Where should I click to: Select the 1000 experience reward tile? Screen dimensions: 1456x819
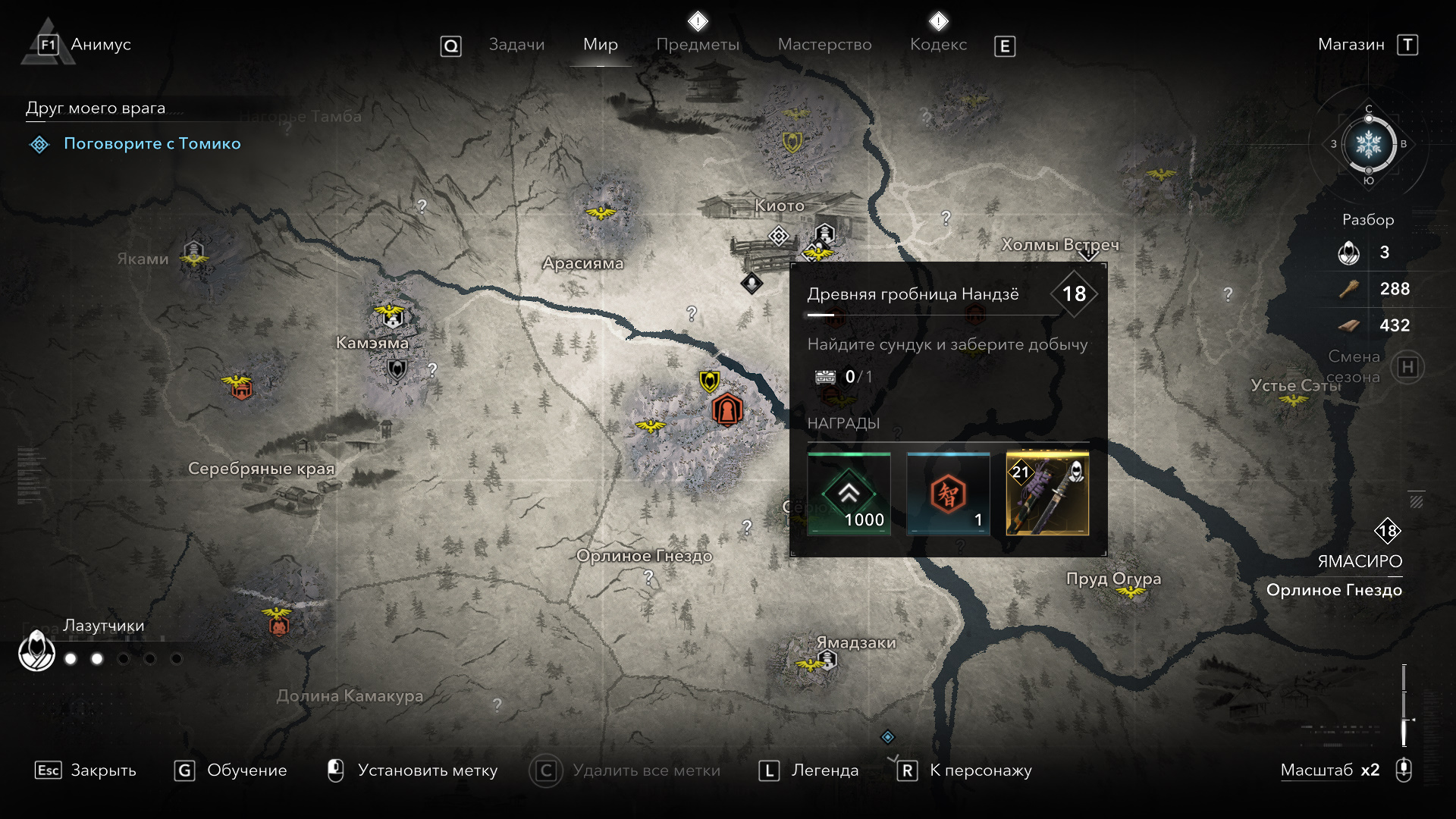tap(849, 494)
